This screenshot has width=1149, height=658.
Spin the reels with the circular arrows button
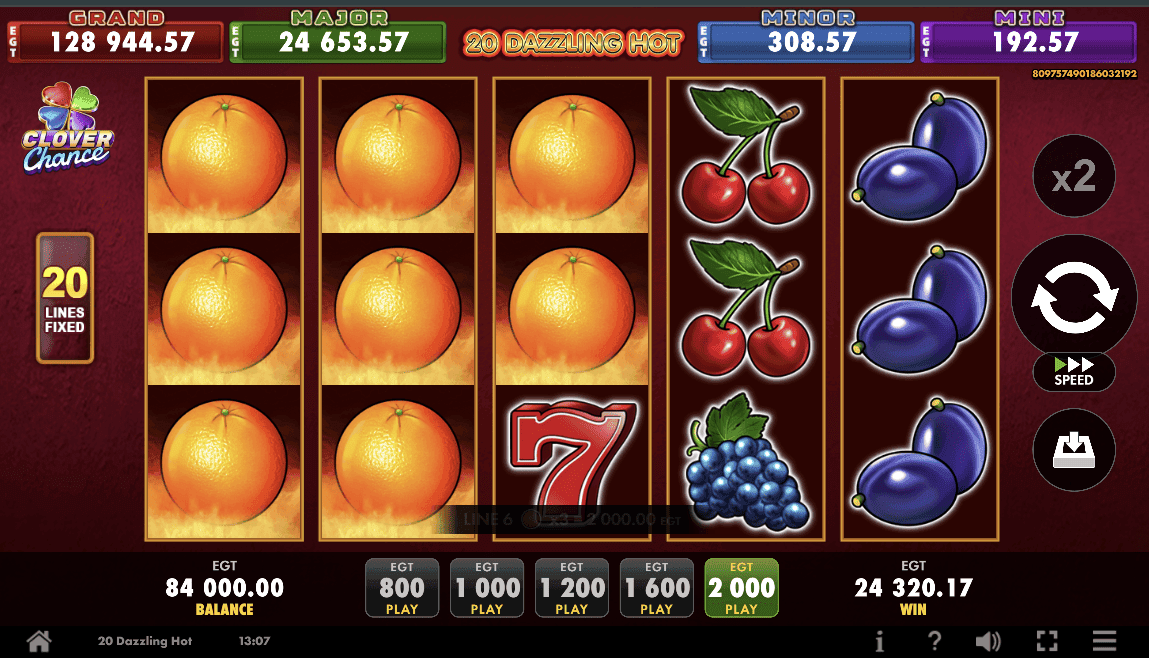pyautogui.click(x=1074, y=296)
